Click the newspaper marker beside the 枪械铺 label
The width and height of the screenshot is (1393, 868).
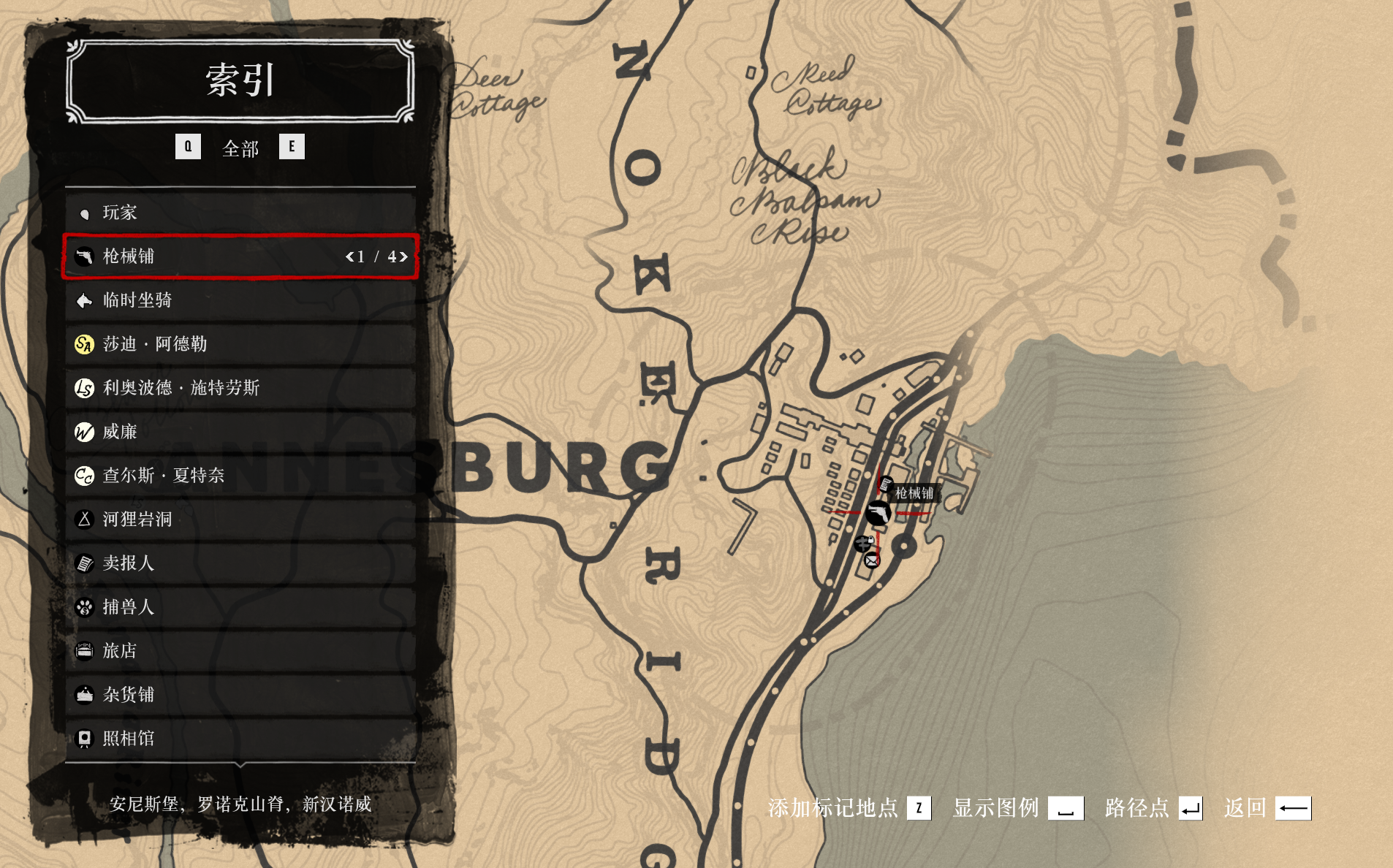pyautogui.click(x=885, y=484)
